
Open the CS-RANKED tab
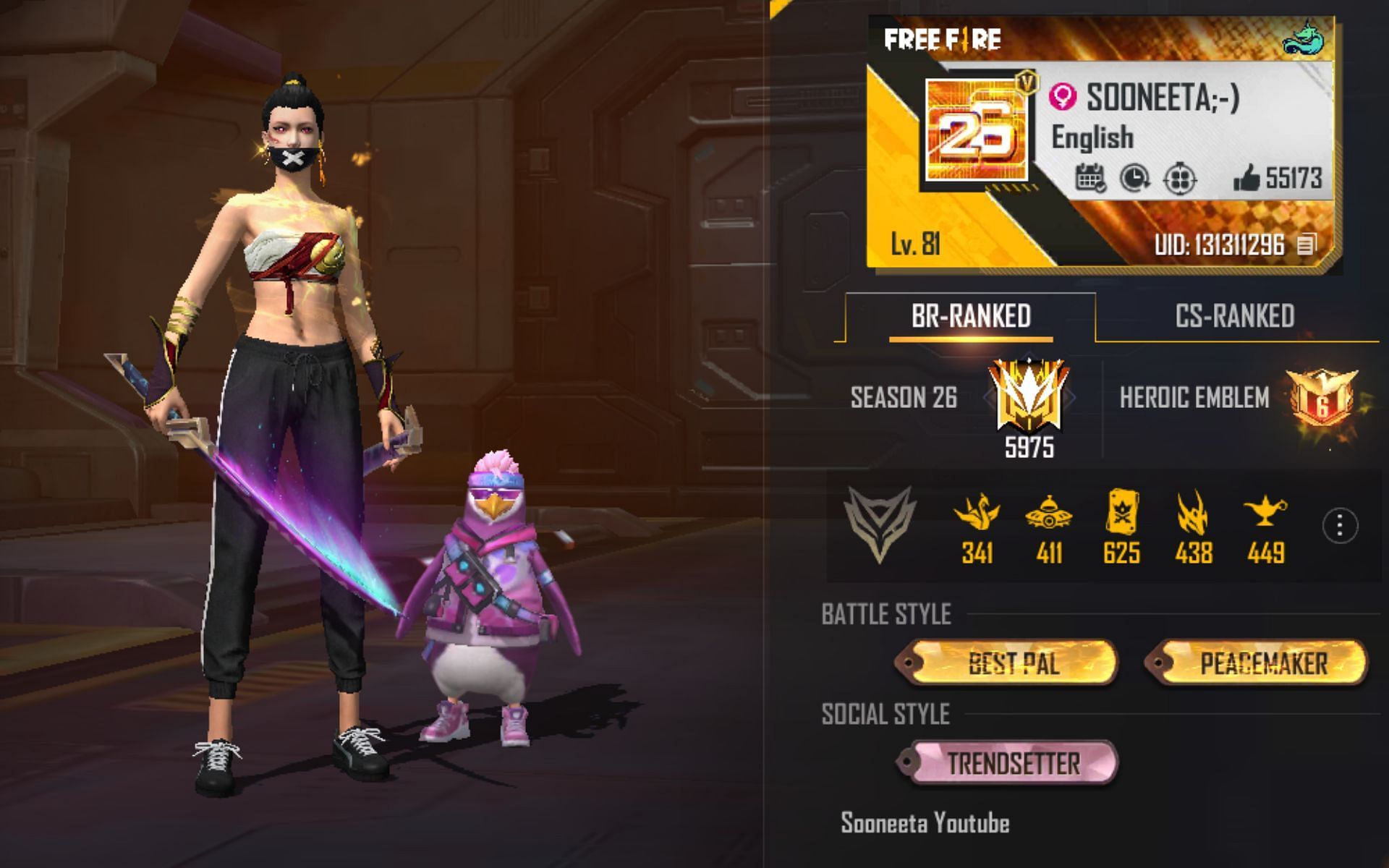(1234, 317)
